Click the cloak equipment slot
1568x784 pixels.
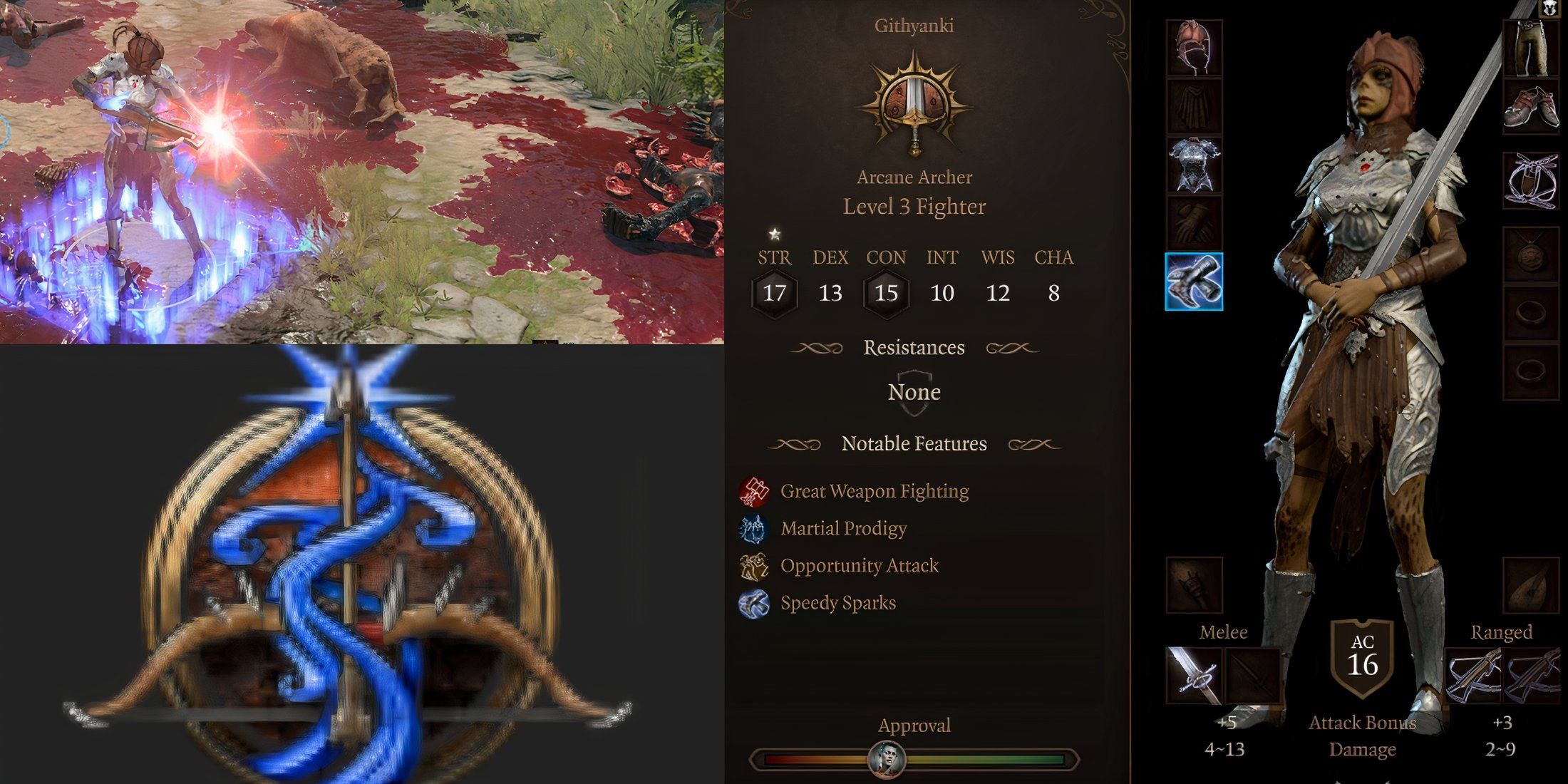[1197, 105]
